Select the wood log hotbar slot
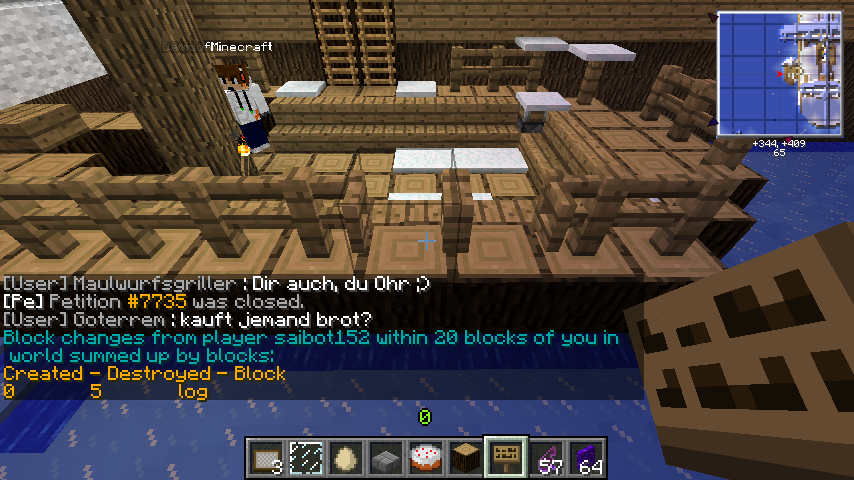 pyautogui.click(x=465, y=457)
